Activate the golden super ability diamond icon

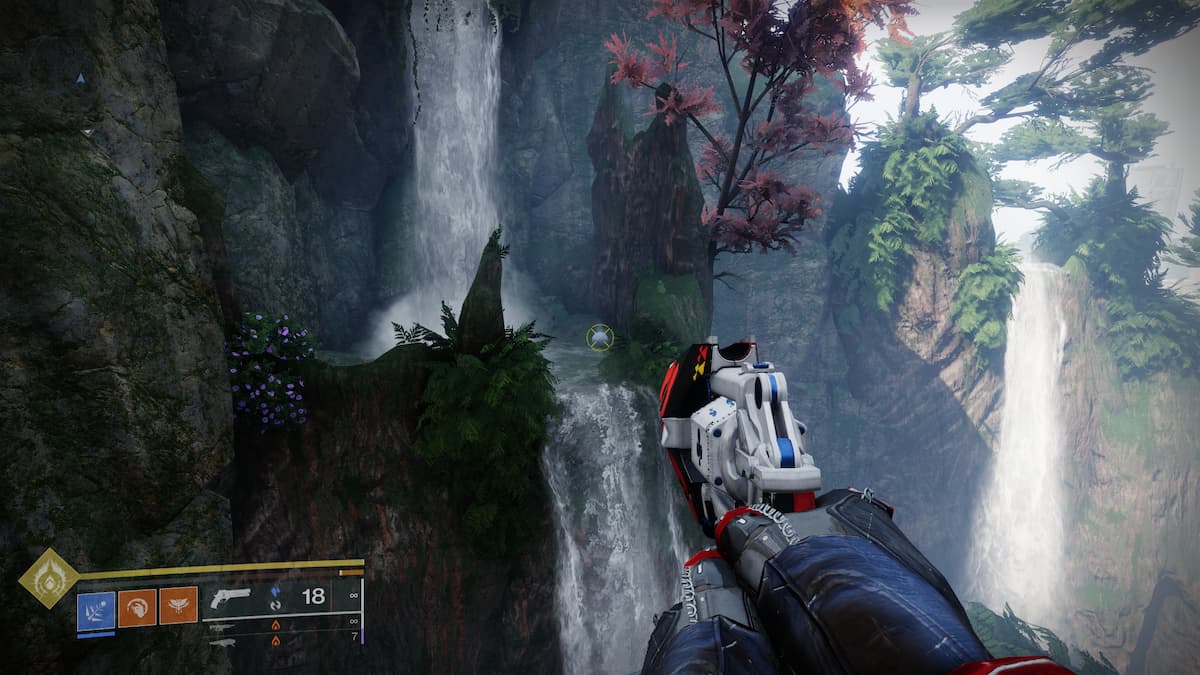pos(48,578)
